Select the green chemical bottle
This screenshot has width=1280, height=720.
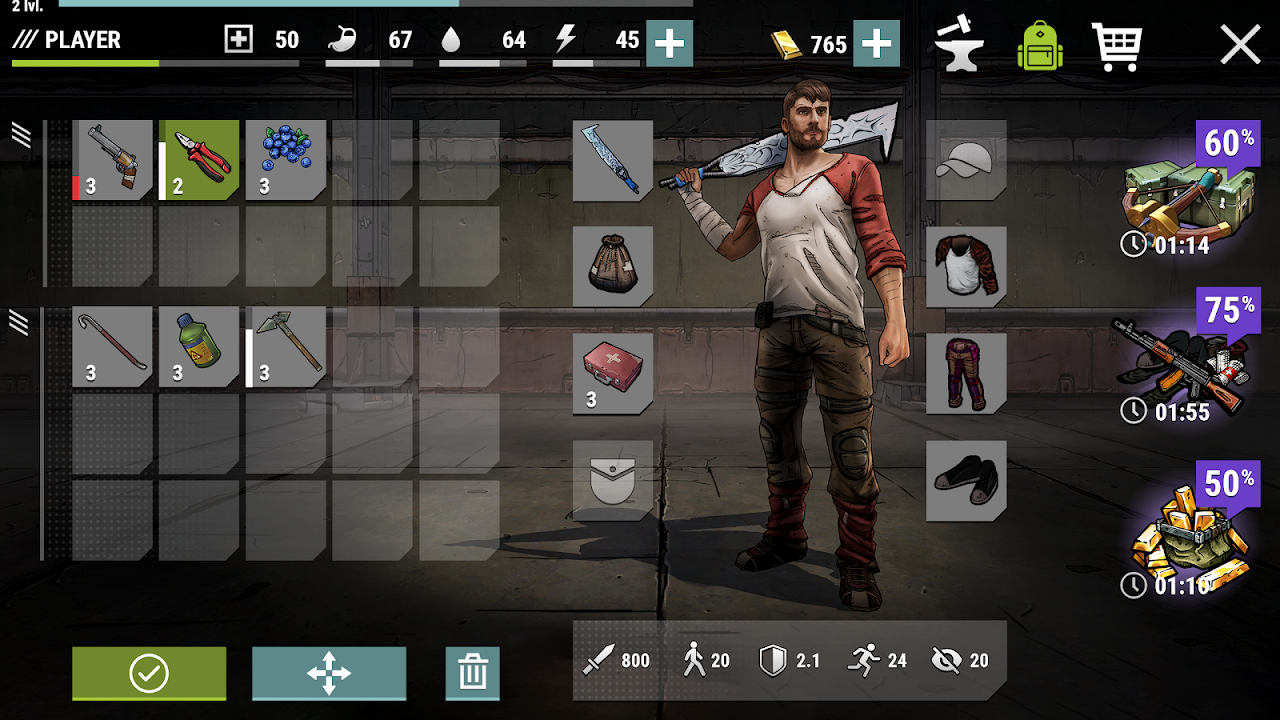(x=199, y=345)
